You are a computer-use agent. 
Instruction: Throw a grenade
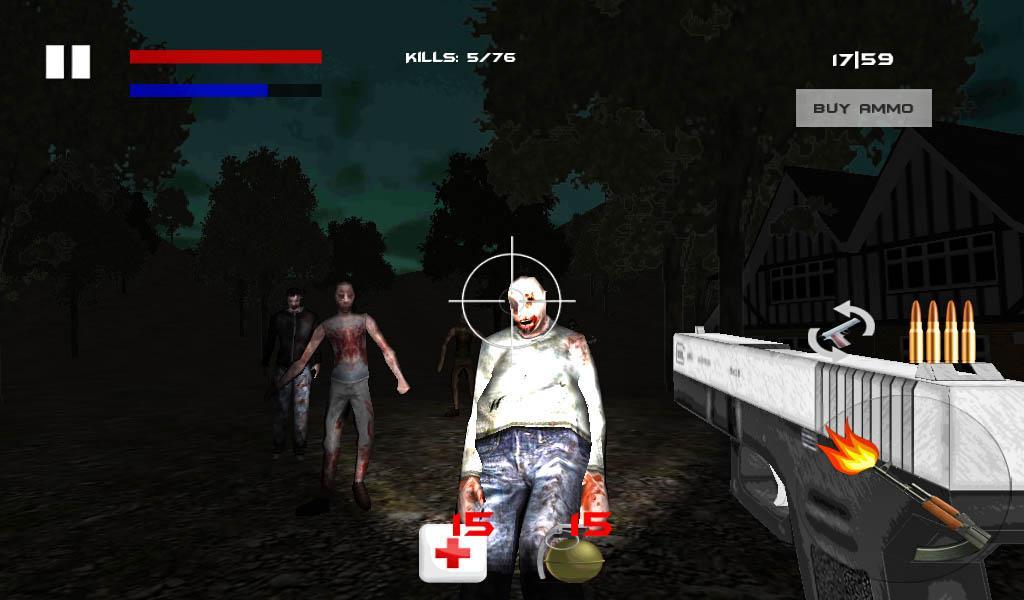tap(575, 556)
